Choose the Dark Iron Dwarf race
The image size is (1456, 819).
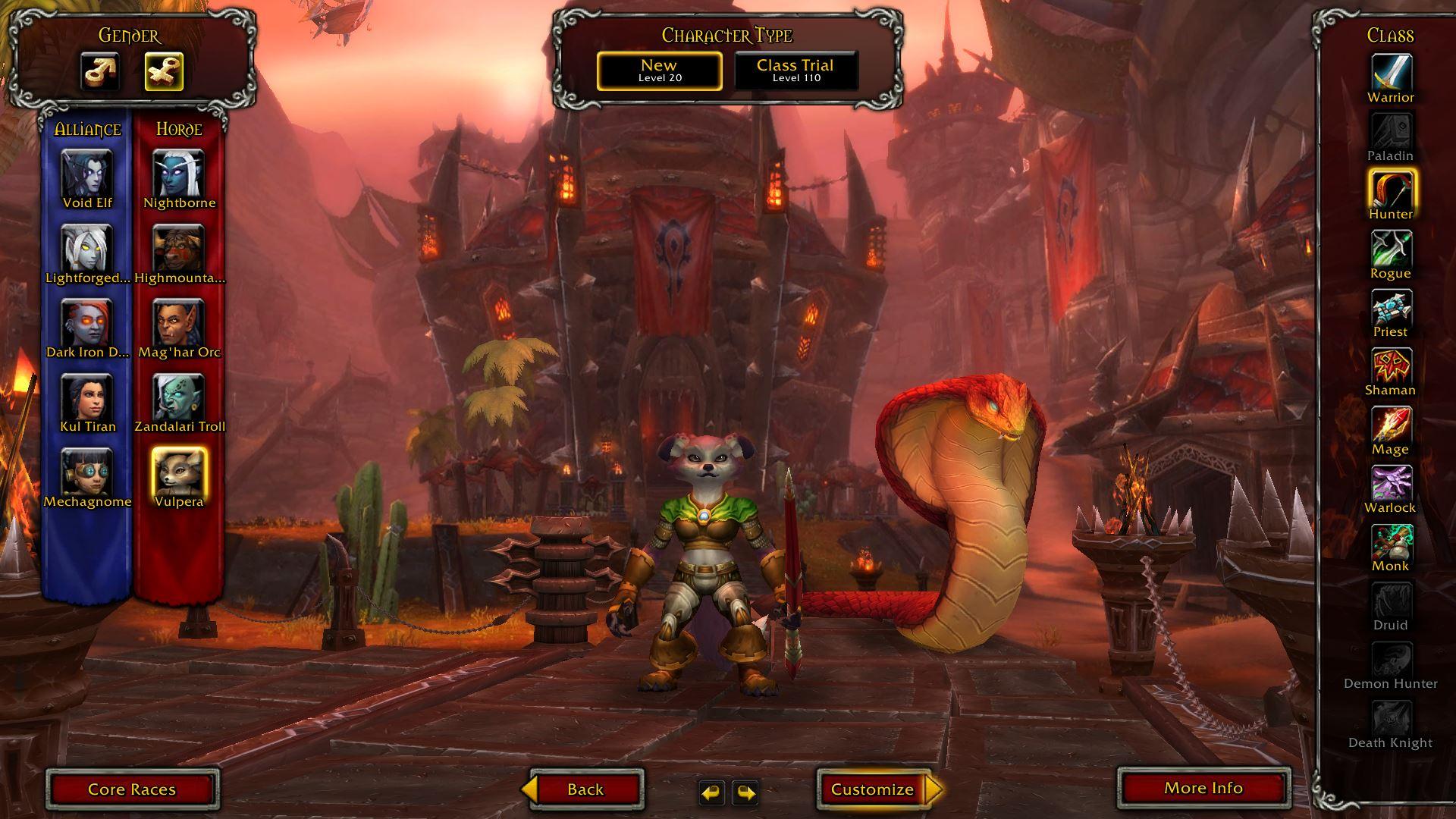(87, 322)
